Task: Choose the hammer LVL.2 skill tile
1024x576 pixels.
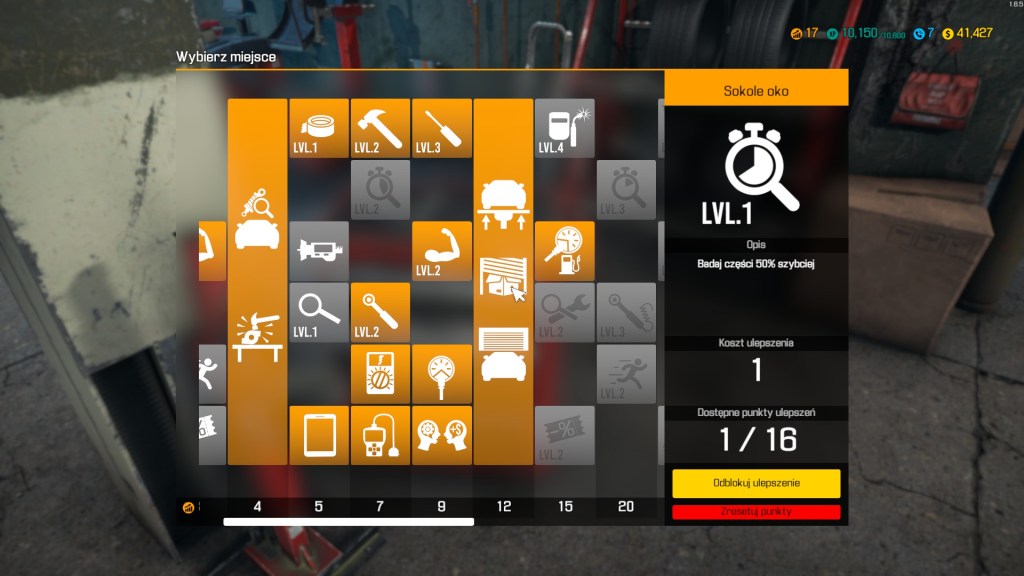Action: [380, 128]
